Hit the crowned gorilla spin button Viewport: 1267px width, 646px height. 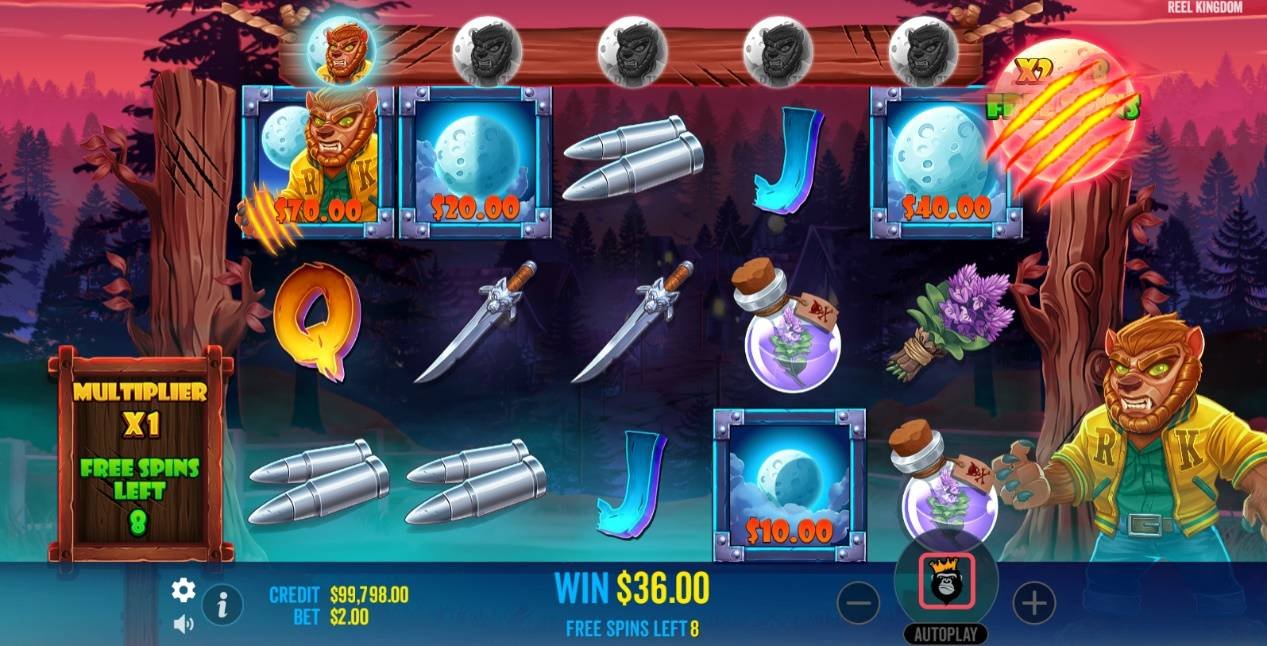[946, 586]
